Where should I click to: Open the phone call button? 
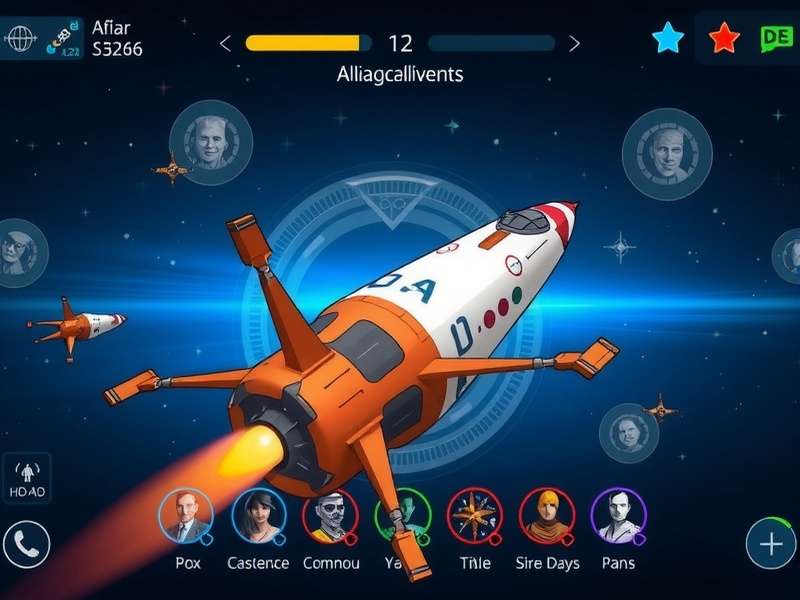(27, 546)
